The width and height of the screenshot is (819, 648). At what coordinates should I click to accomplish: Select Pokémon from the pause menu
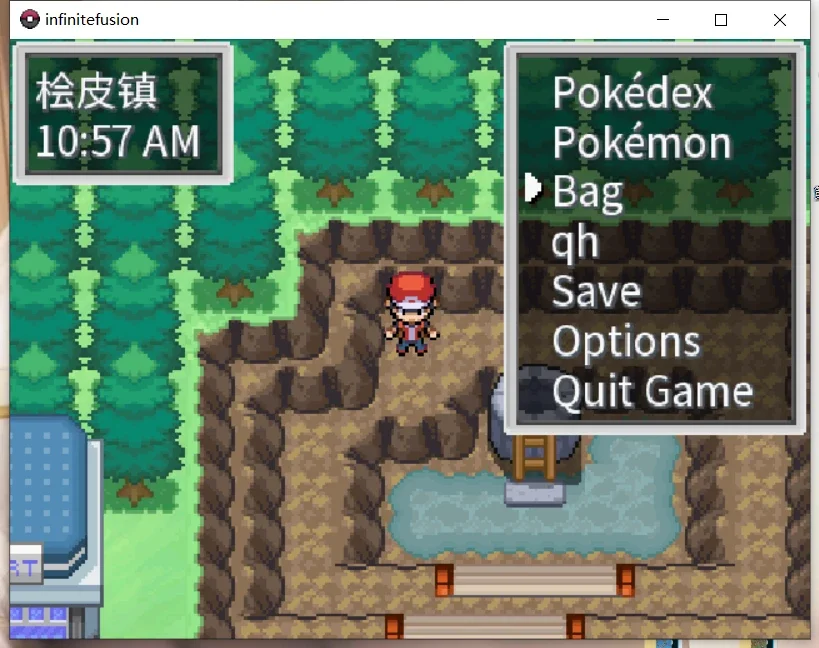point(641,143)
